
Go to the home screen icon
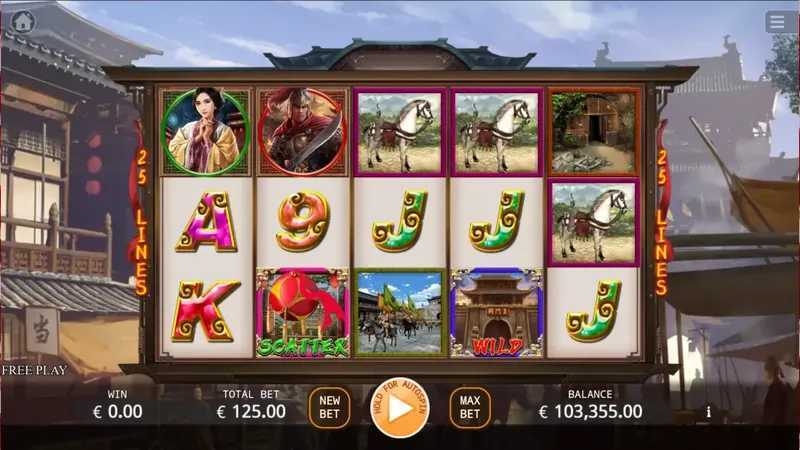[x=22, y=21]
